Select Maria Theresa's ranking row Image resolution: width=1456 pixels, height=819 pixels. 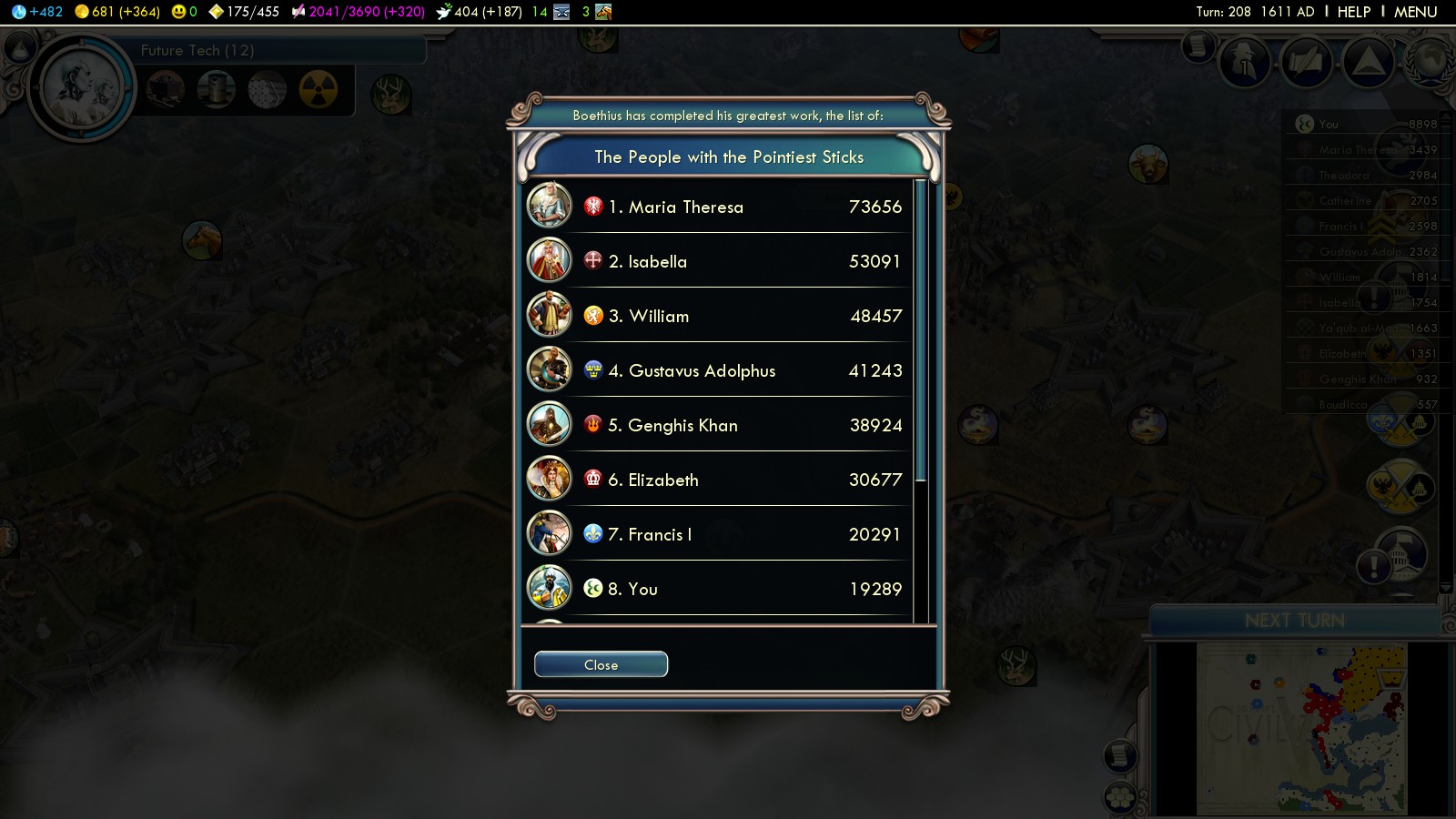tap(717, 207)
